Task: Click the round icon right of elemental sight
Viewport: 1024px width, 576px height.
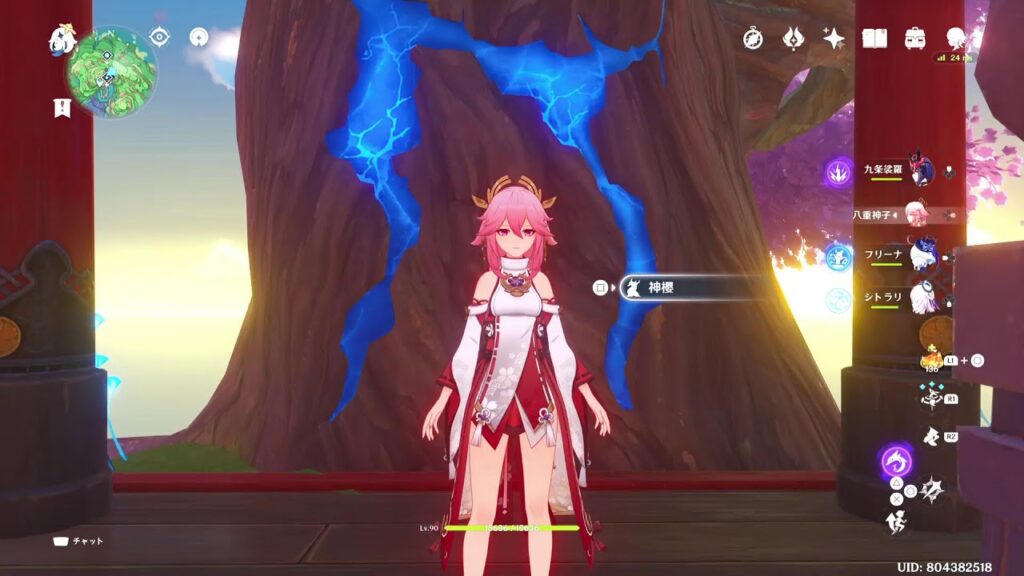Action: click(198, 38)
